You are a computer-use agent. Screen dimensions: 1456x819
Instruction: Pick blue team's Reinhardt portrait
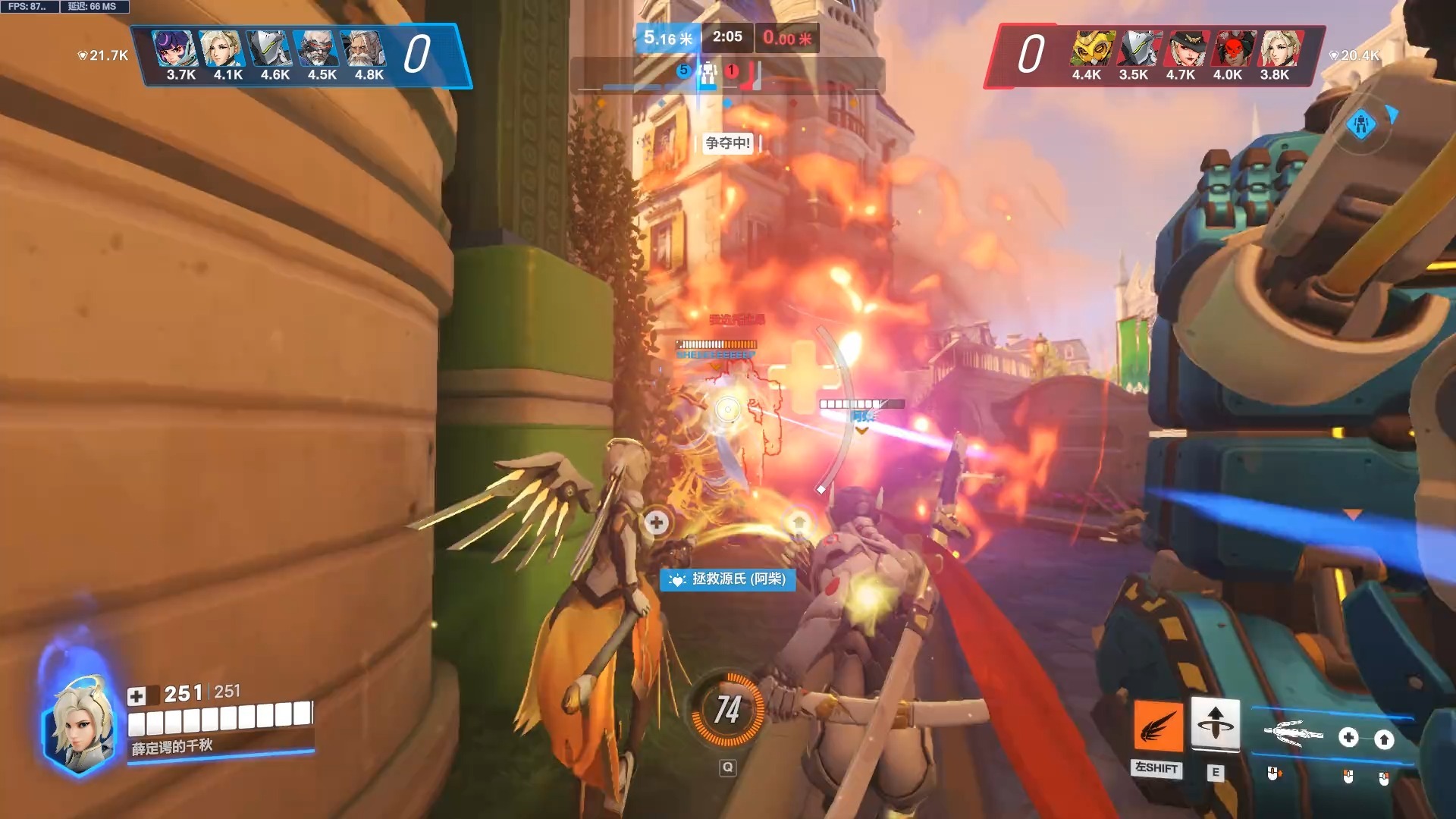[x=364, y=49]
